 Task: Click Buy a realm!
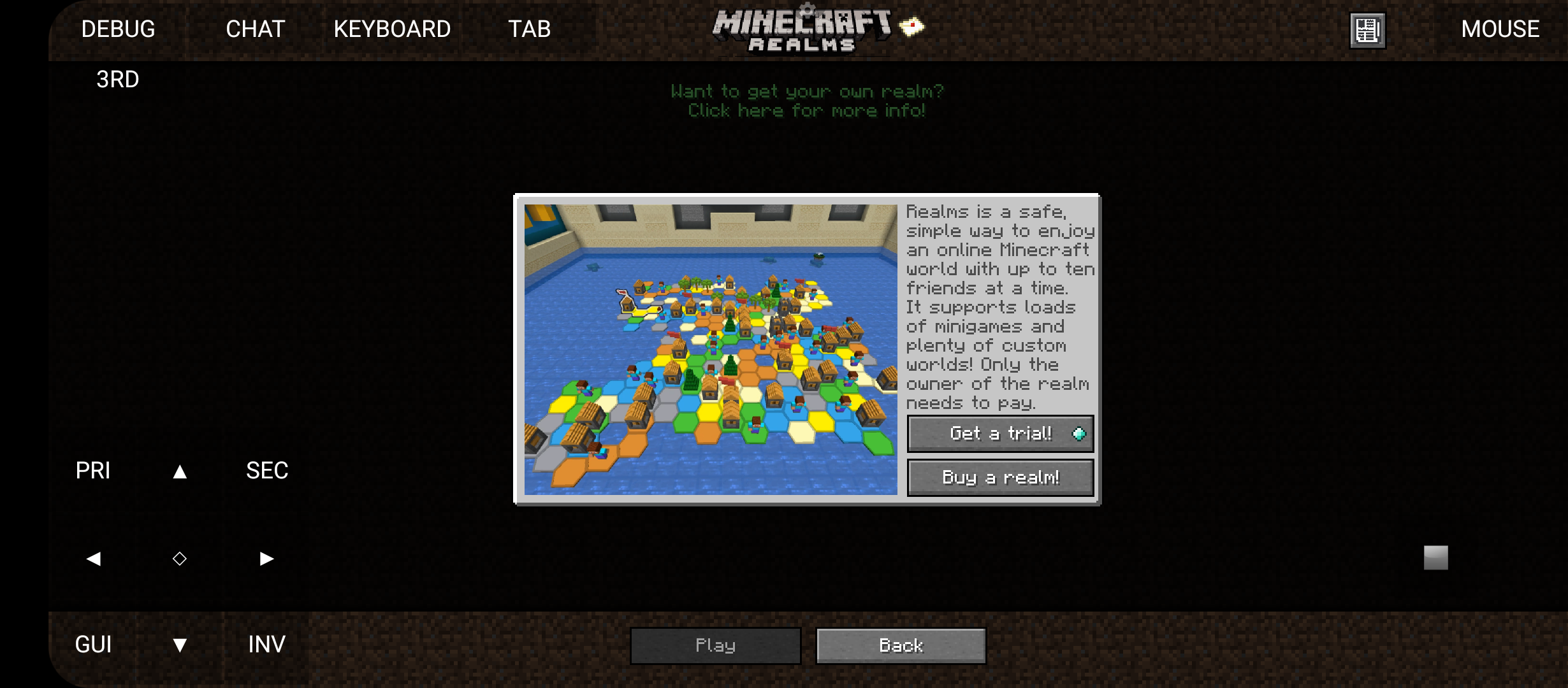(999, 477)
